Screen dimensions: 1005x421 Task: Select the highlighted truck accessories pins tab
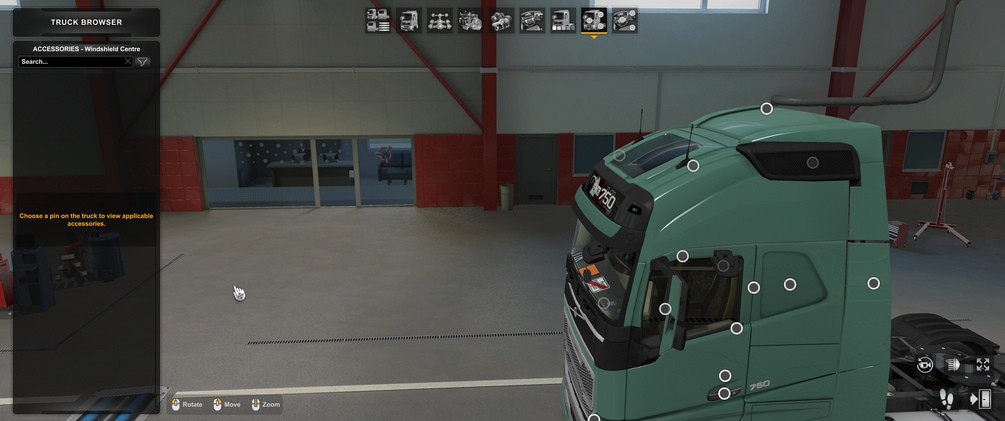(594, 20)
